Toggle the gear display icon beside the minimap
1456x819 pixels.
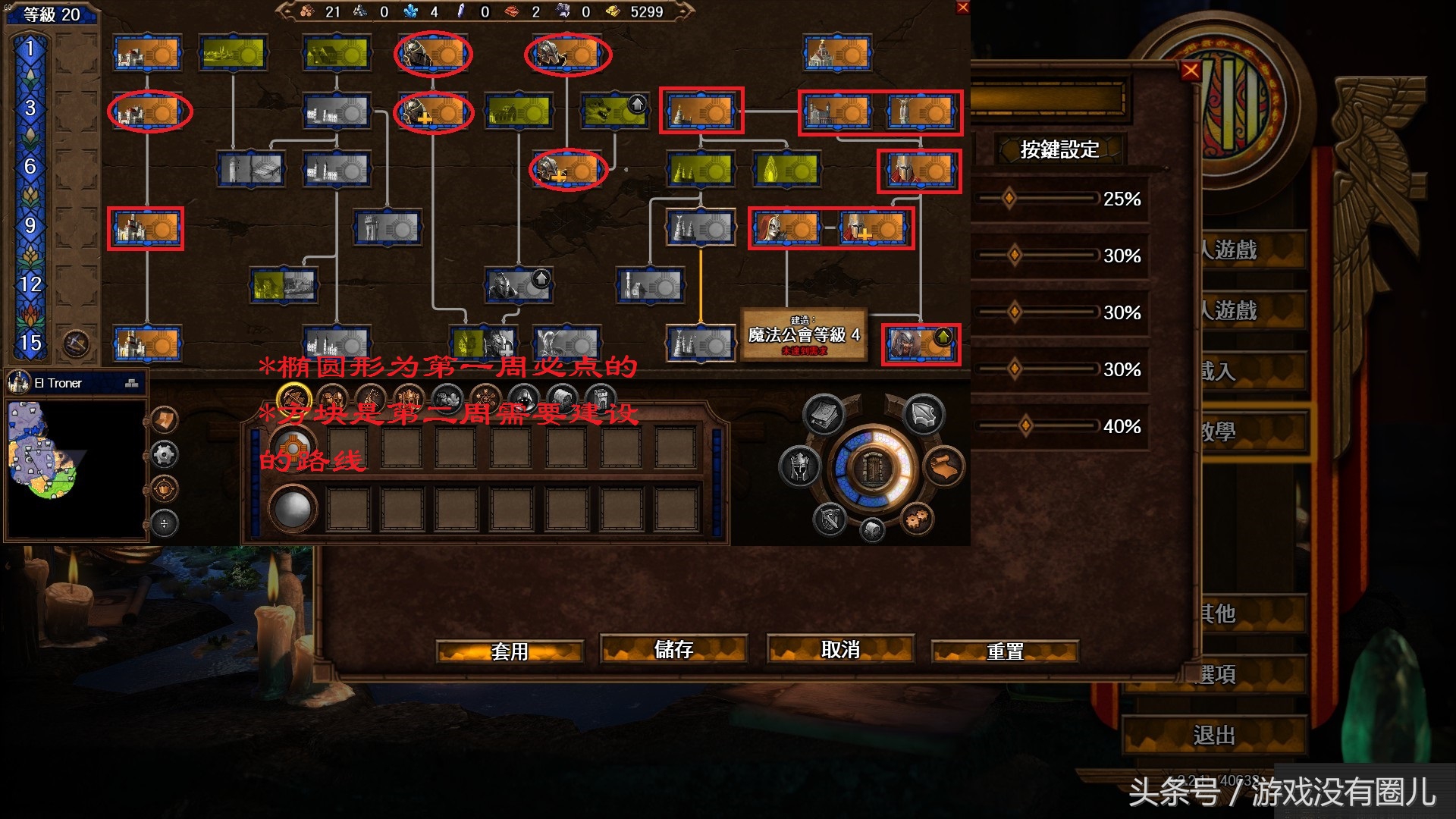[x=165, y=455]
